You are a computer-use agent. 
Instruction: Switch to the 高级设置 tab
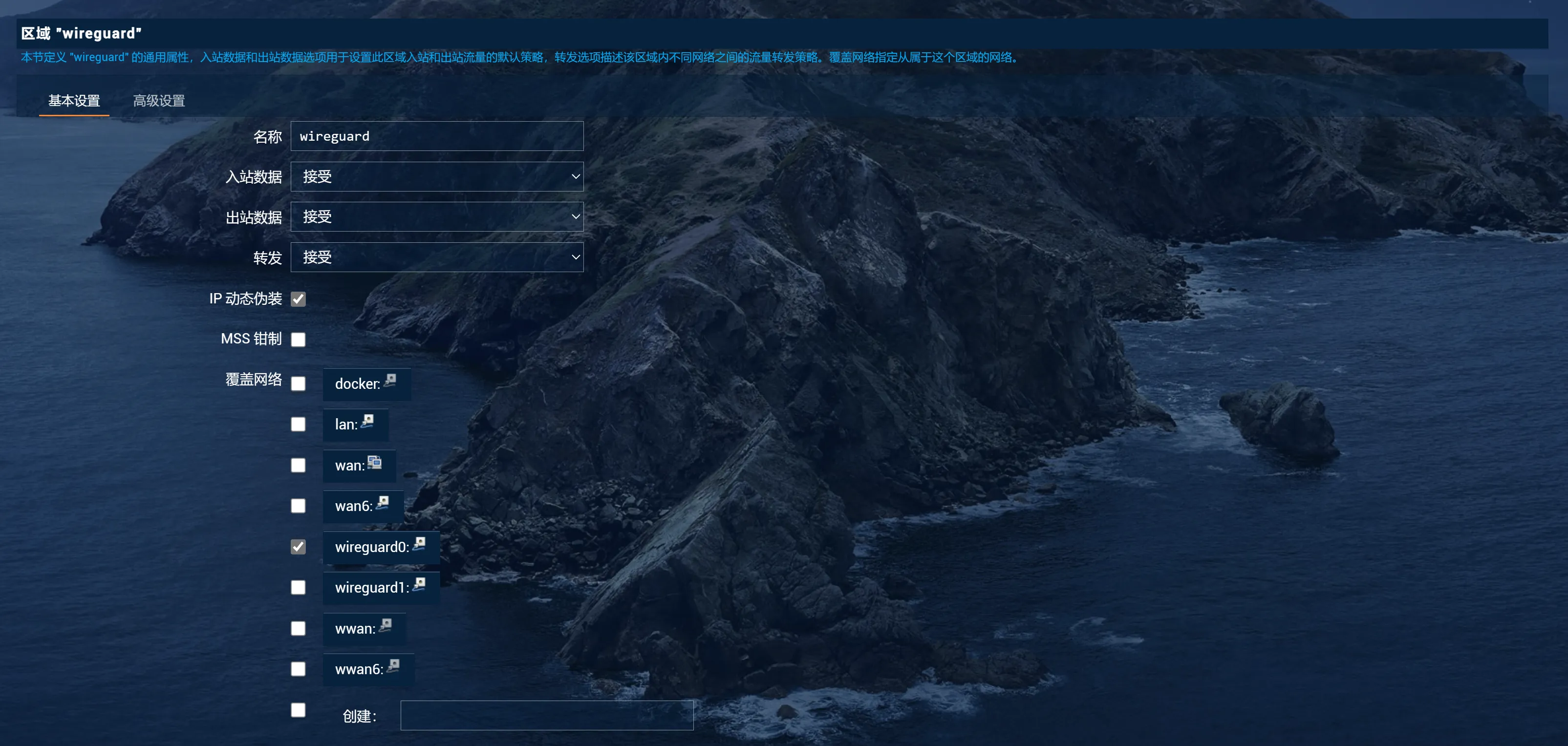[x=159, y=101]
